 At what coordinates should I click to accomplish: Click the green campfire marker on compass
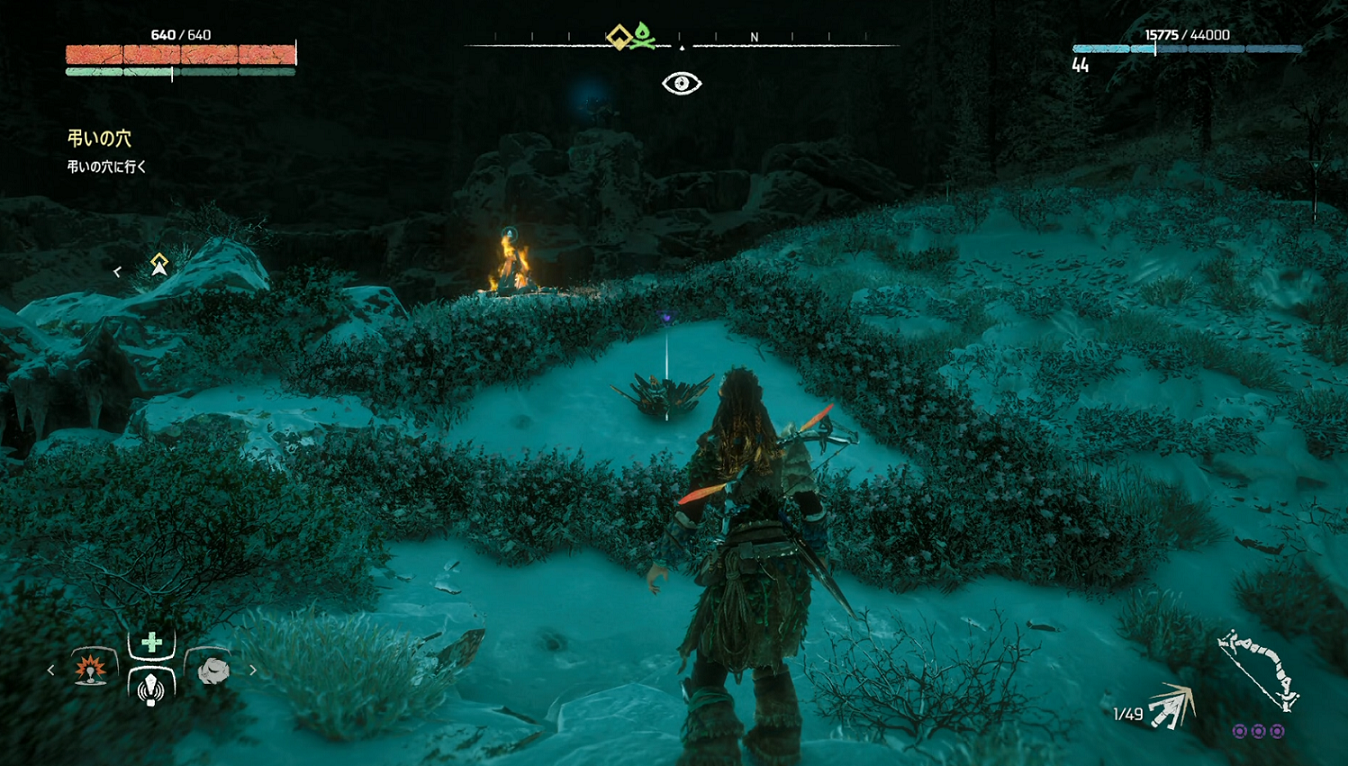point(643,37)
